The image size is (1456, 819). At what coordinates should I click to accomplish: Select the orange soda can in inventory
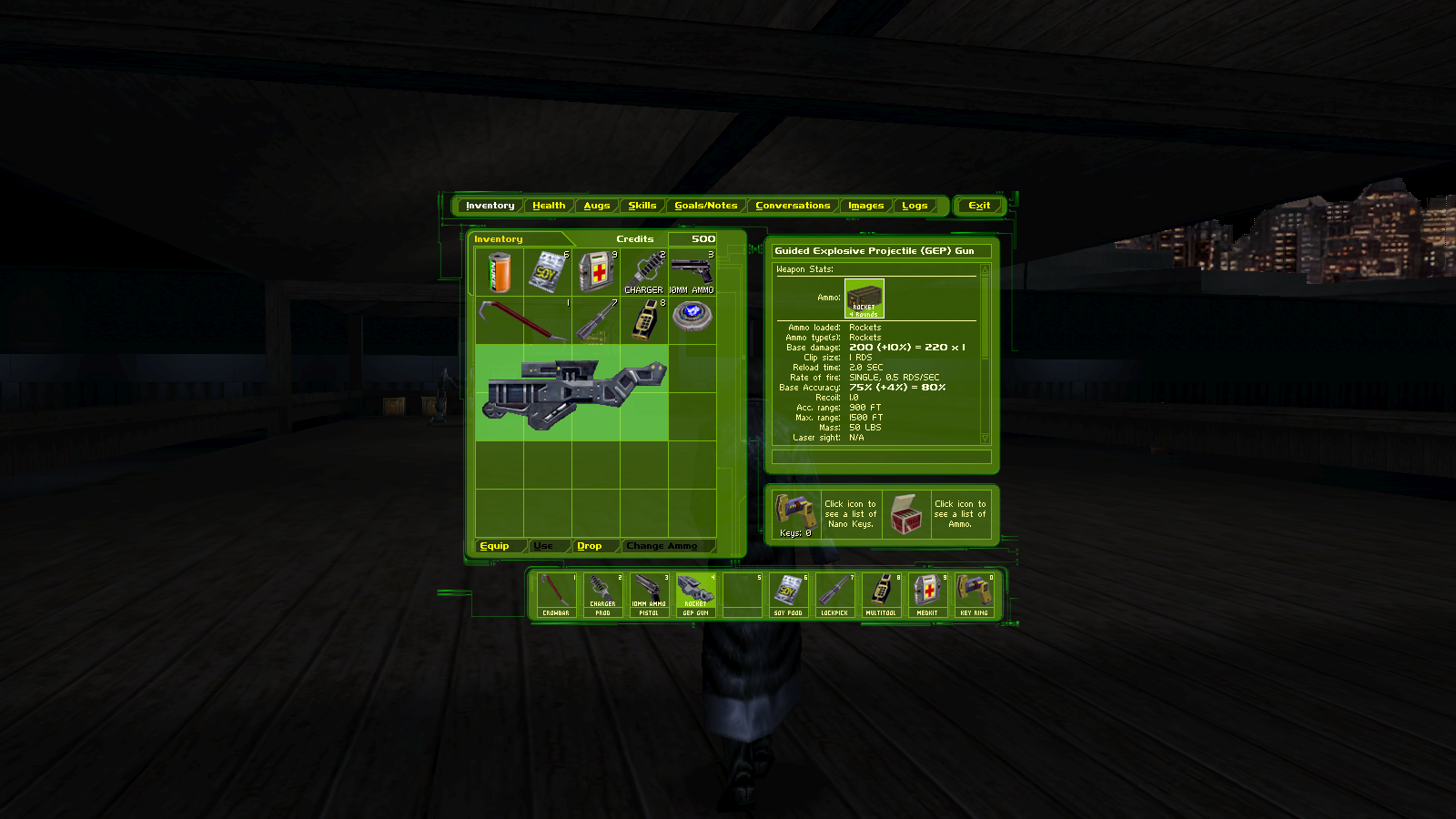pyautogui.click(x=500, y=272)
